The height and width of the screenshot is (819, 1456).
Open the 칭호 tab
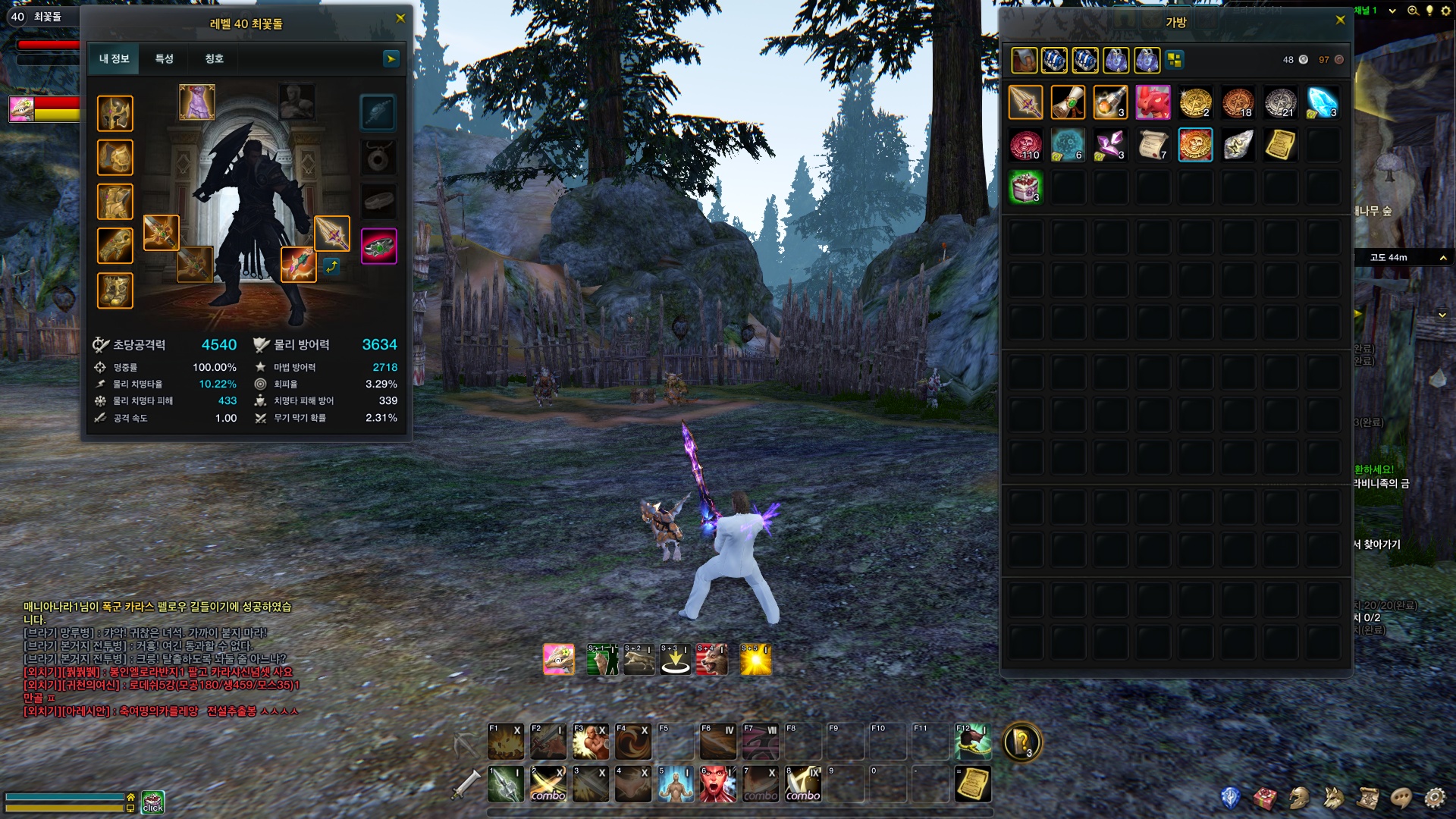pyautogui.click(x=214, y=58)
